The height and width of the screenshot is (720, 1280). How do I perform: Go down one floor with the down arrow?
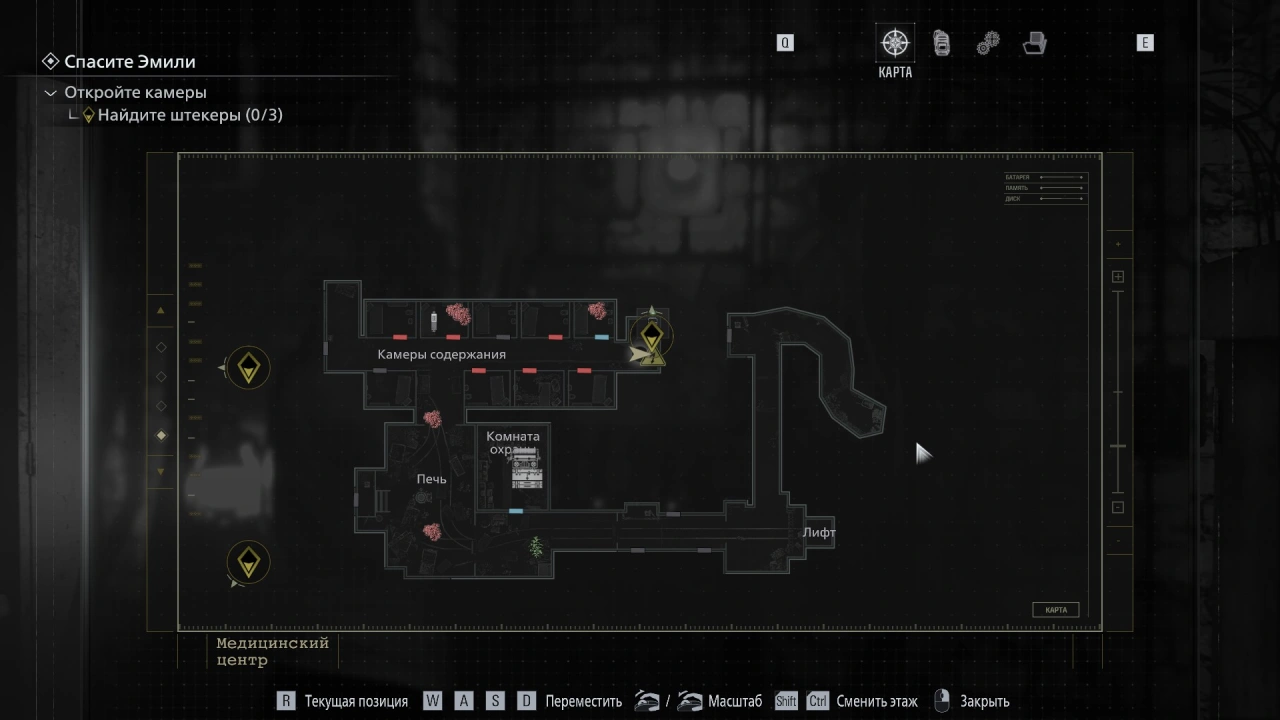tap(161, 471)
